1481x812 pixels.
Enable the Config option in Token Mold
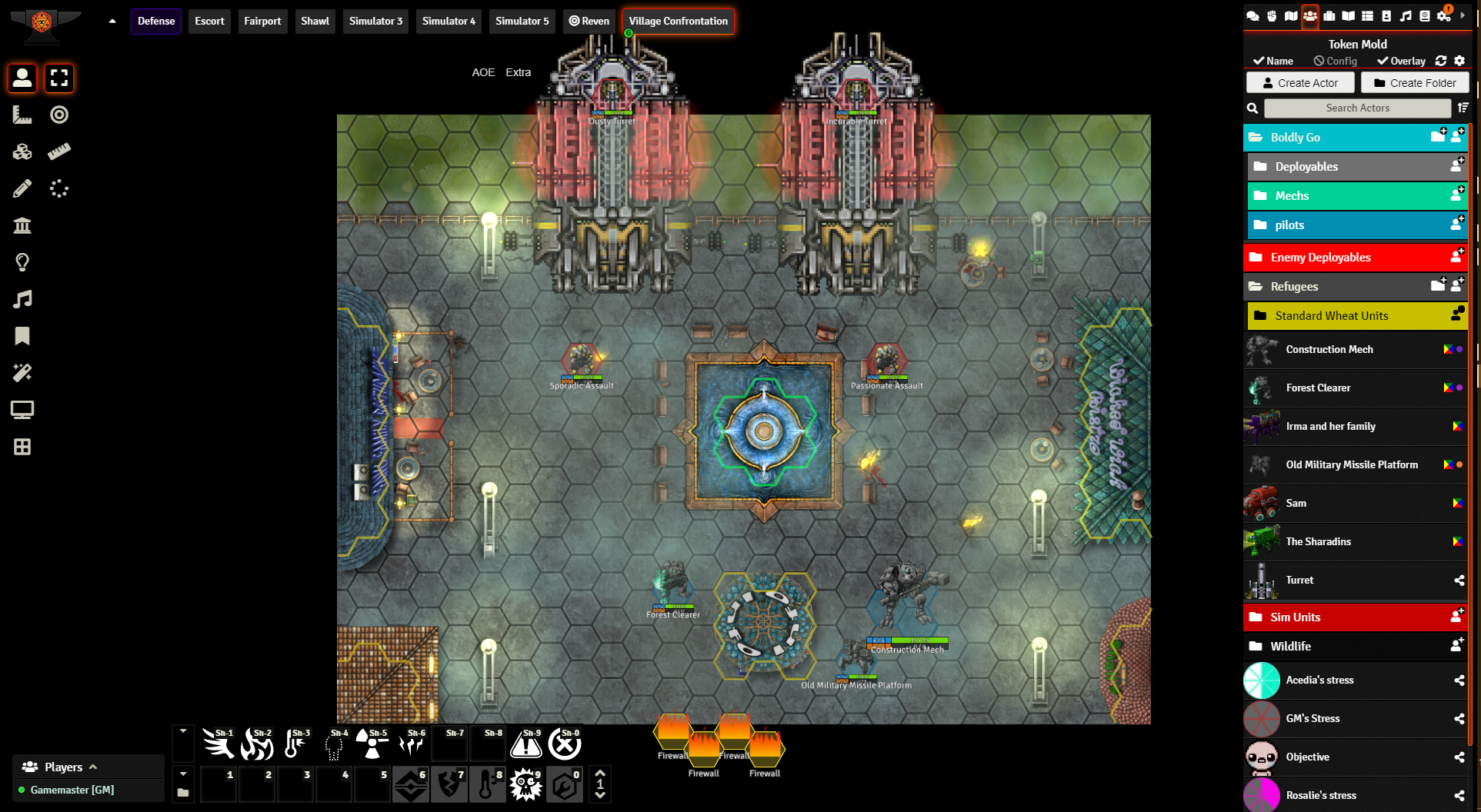[1336, 61]
